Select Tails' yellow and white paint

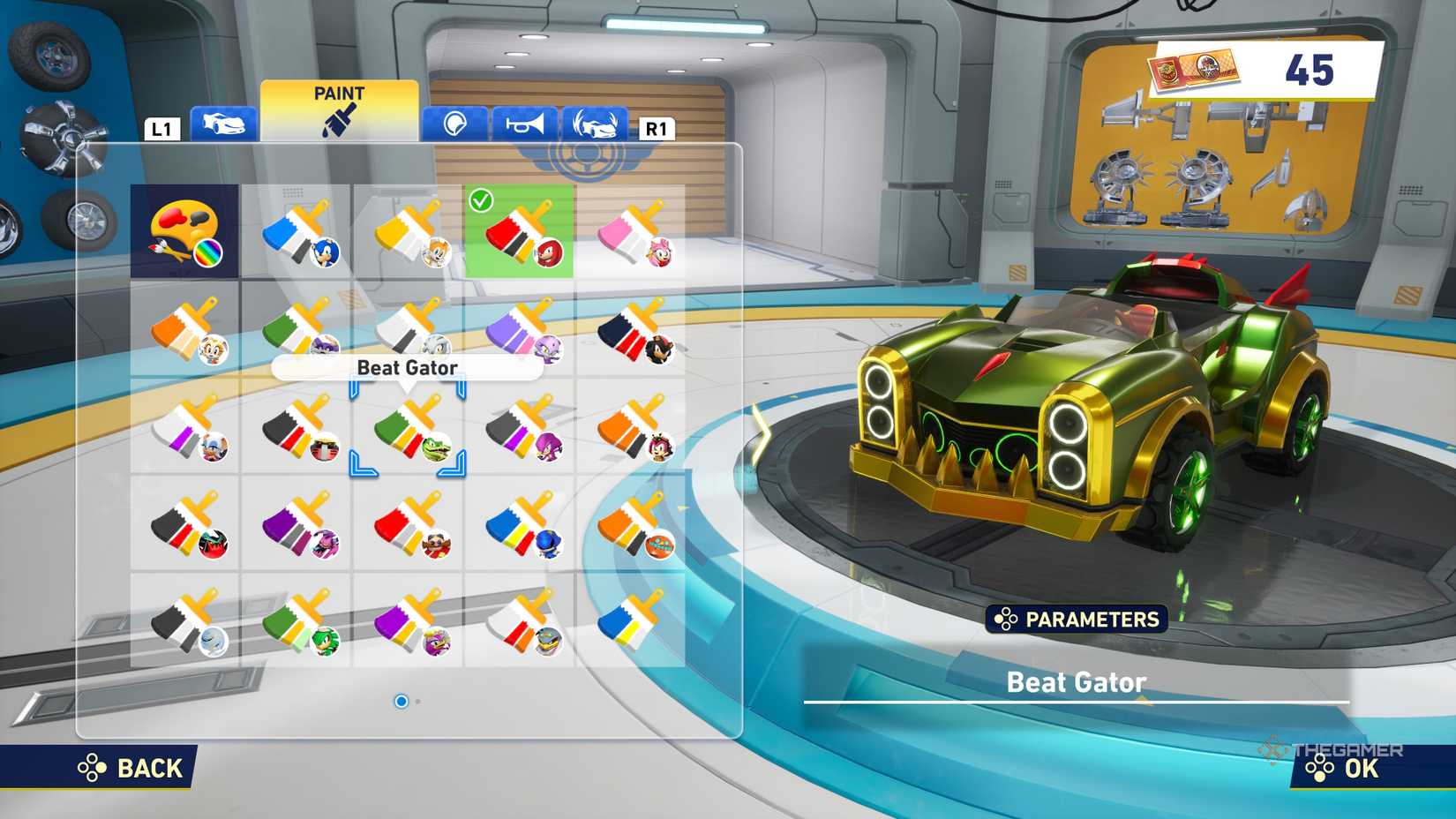409,232
